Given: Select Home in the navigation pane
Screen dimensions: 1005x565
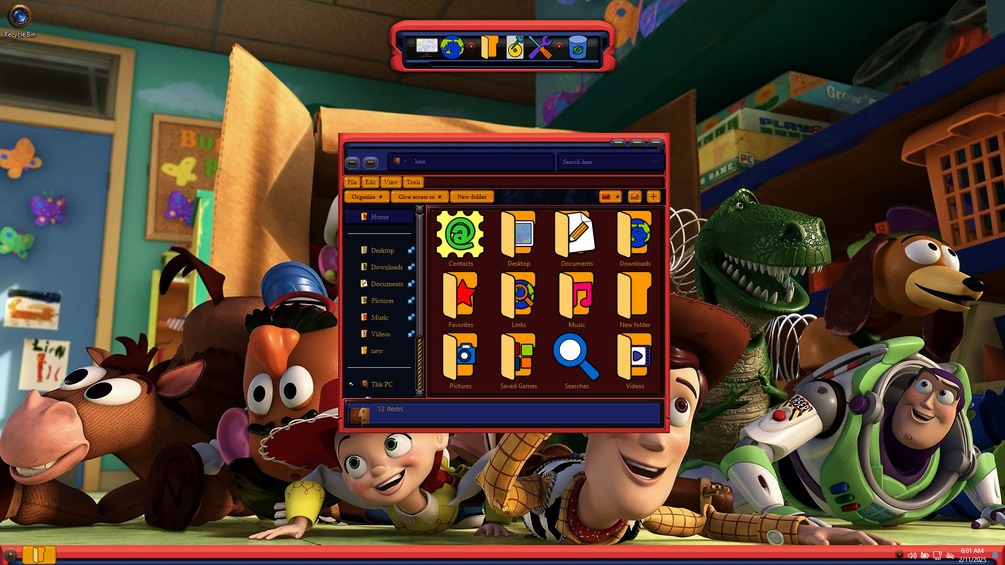Looking at the screenshot, I should (380, 217).
